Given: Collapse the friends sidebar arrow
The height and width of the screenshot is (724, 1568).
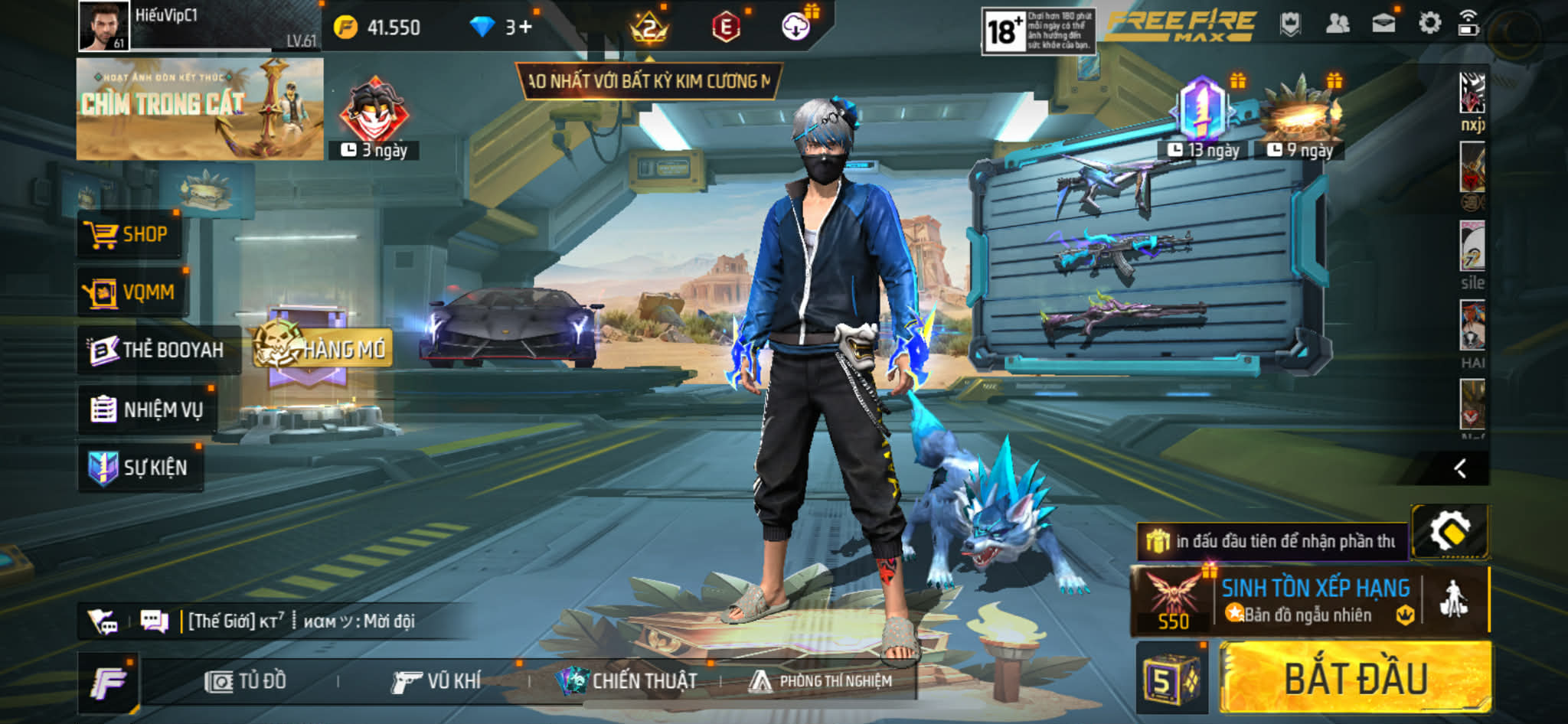Looking at the screenshot, I should coord(1460,468).
